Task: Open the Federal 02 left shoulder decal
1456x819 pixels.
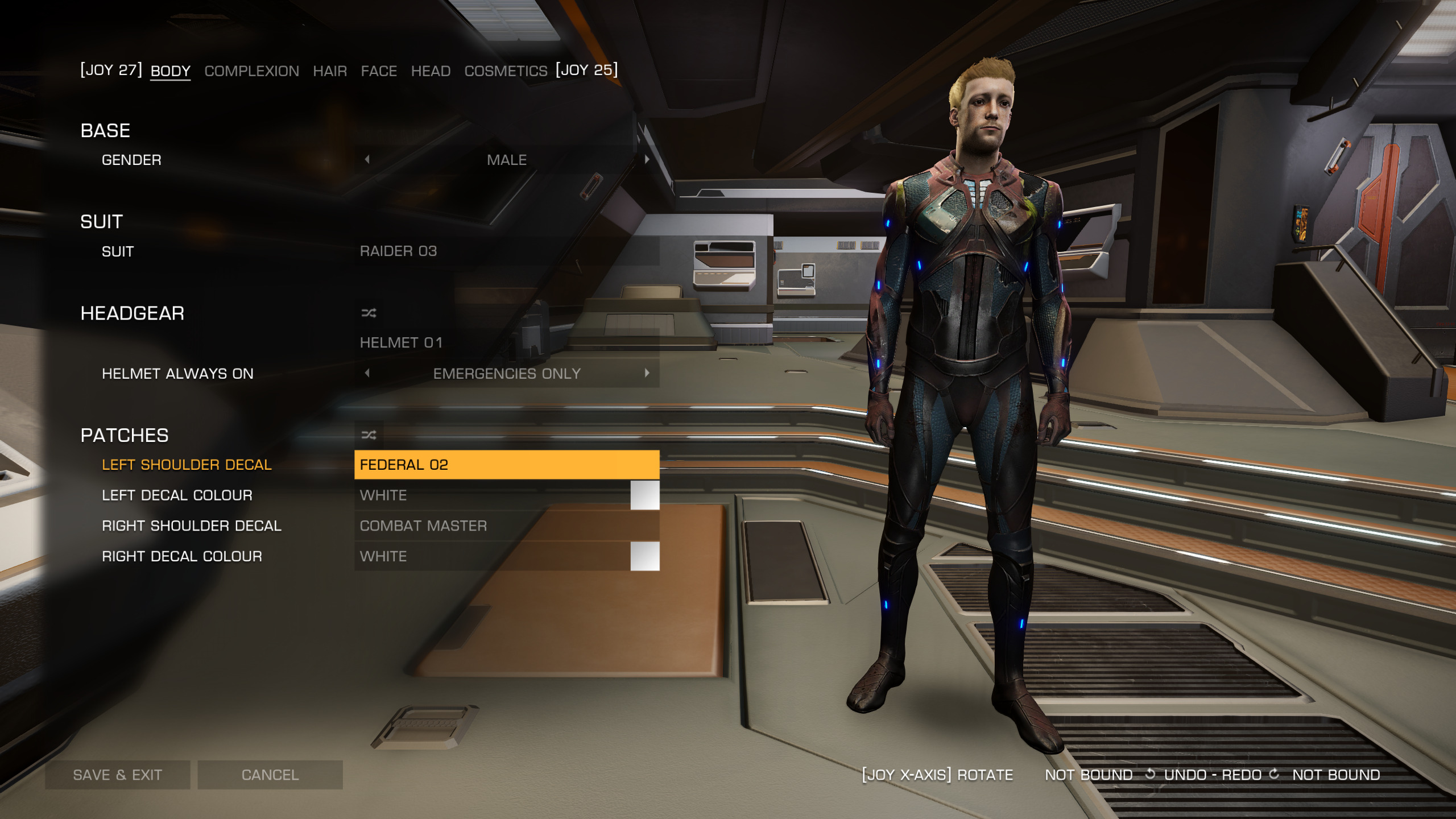Action: tap(506, 465)
